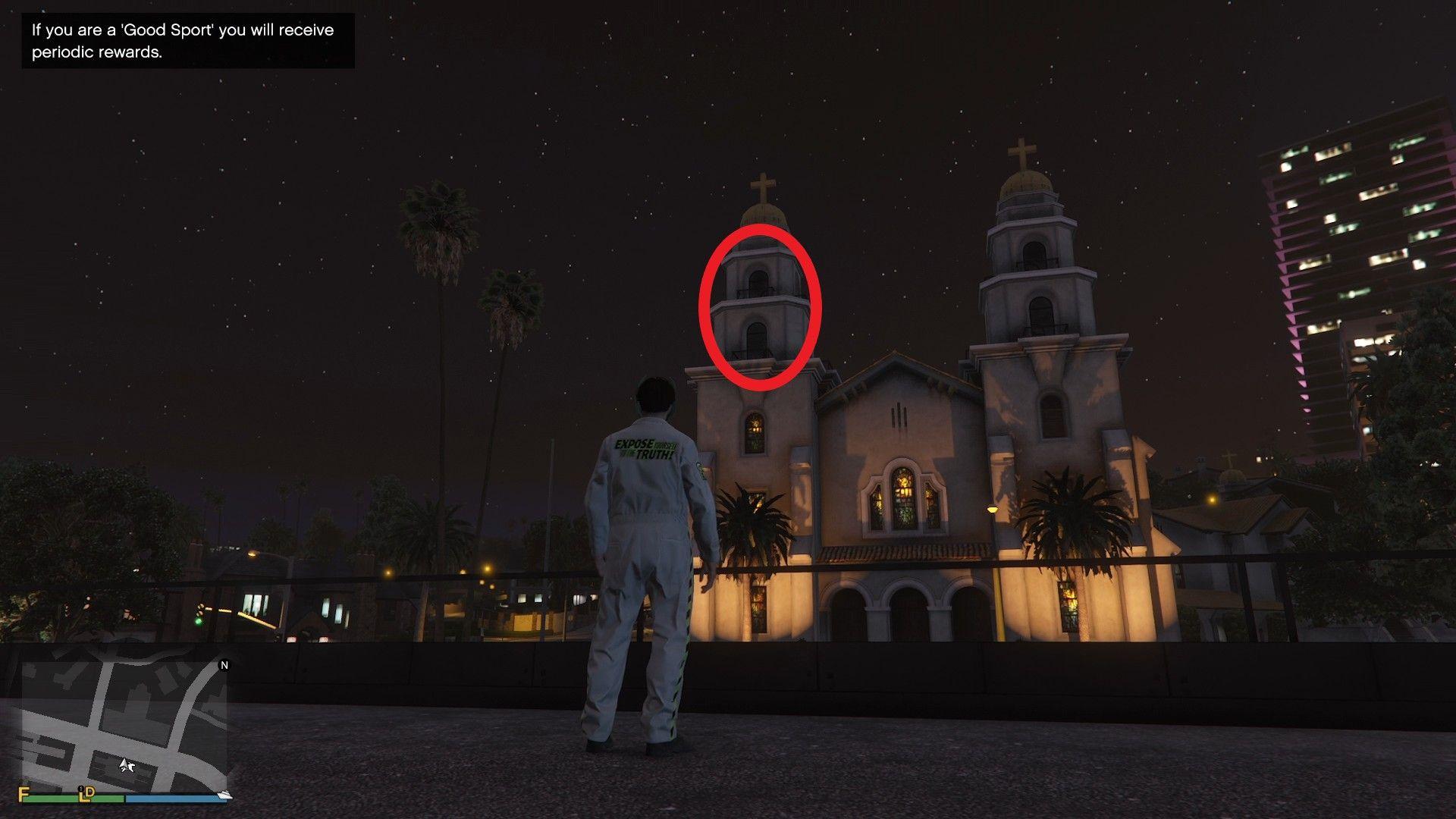Click the small cross on the distant chapel roof
This screenshot has width=1456, height=819.
1228,457
